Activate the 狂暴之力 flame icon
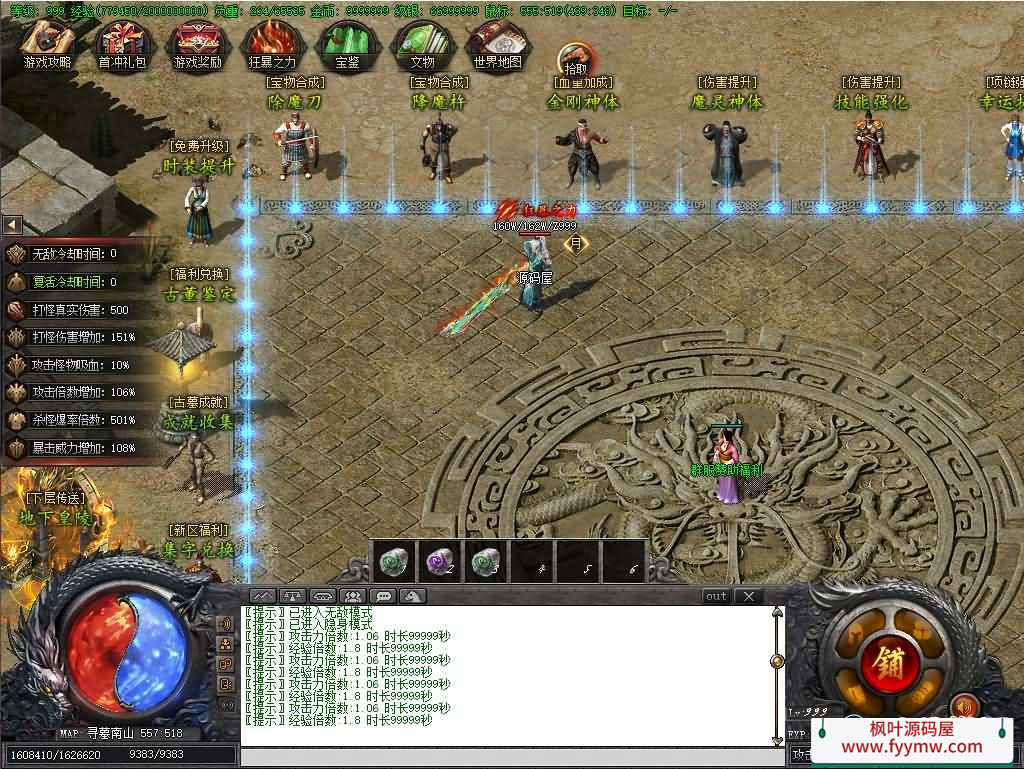Viewport: 1024px width, 769px height. click(272, 45)
